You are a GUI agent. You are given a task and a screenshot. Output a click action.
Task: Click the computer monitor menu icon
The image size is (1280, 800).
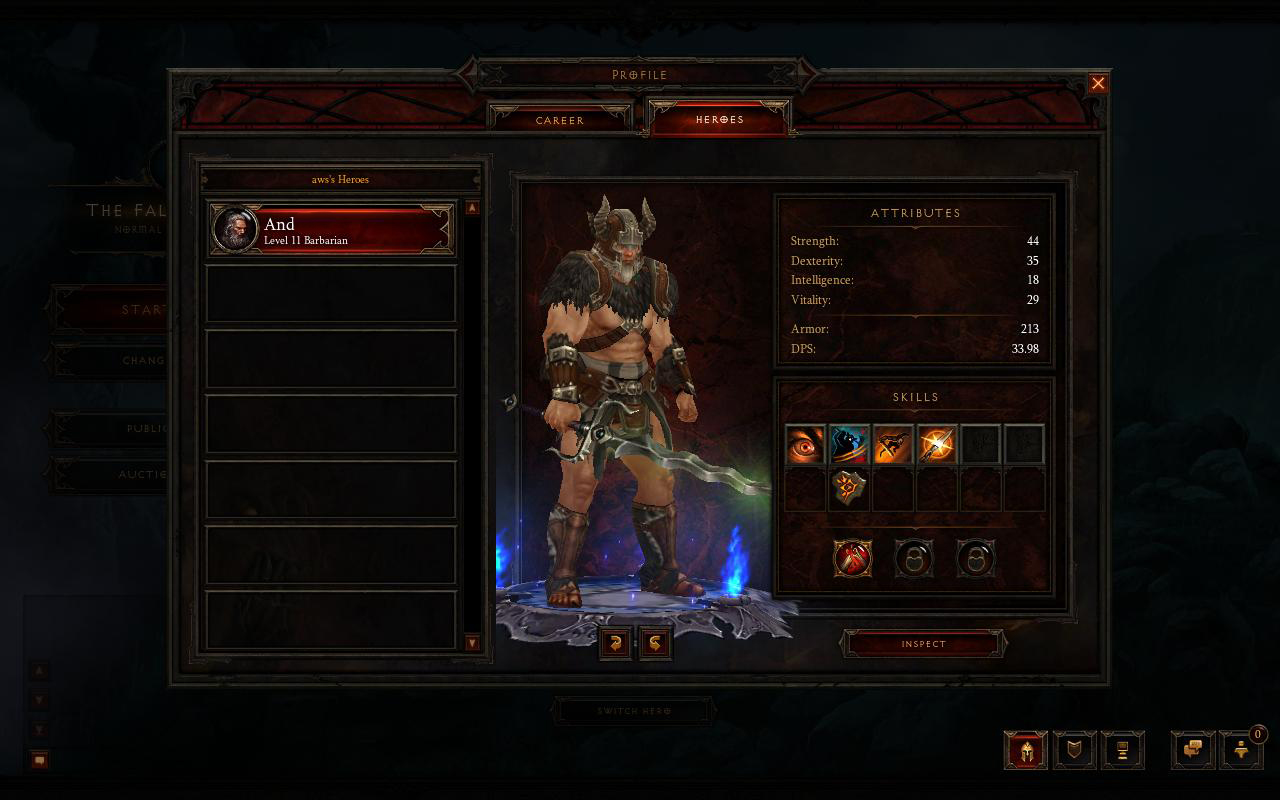1122,750
